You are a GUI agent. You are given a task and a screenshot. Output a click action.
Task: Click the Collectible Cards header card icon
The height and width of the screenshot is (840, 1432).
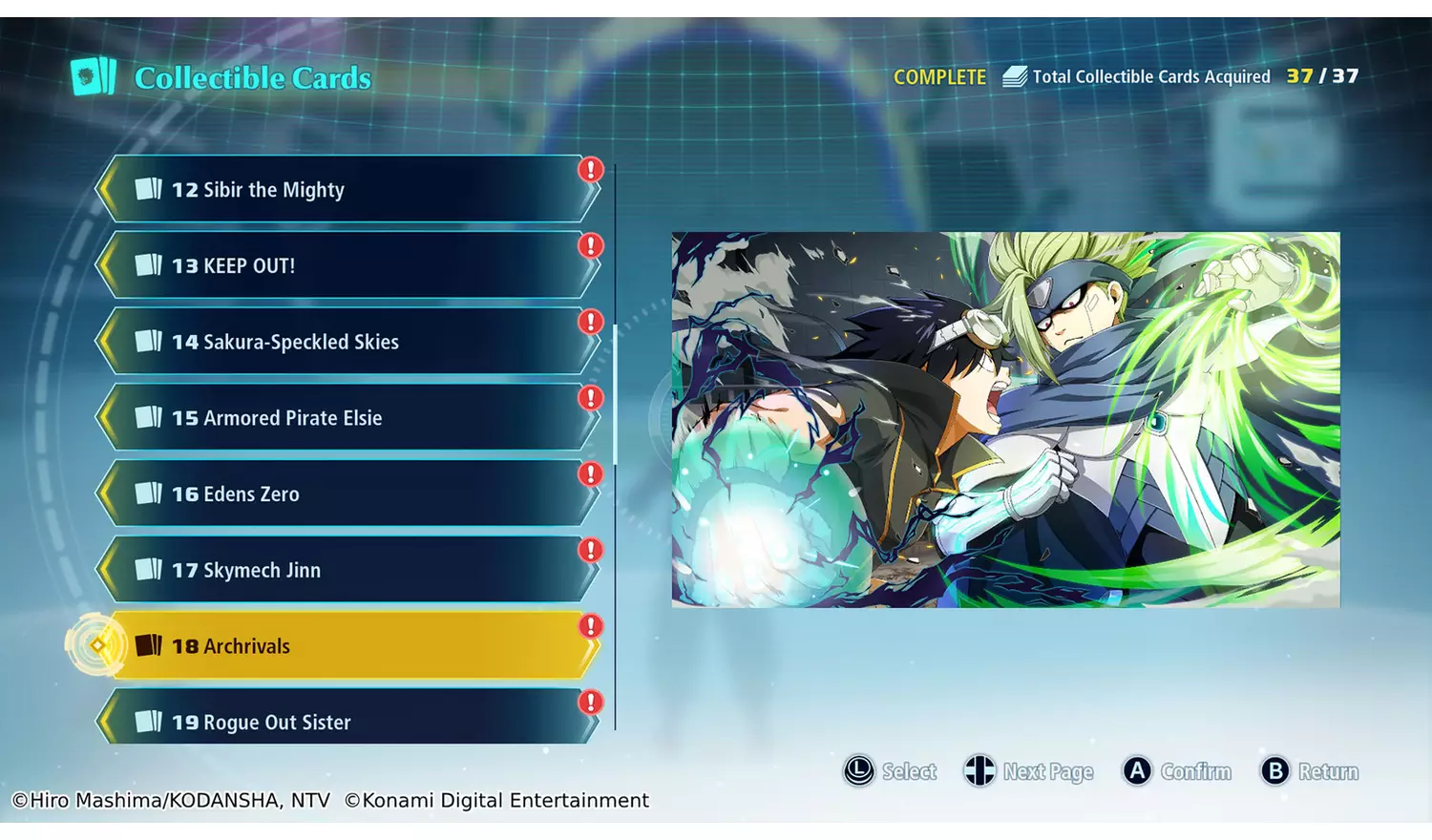[x=91, y=77]
